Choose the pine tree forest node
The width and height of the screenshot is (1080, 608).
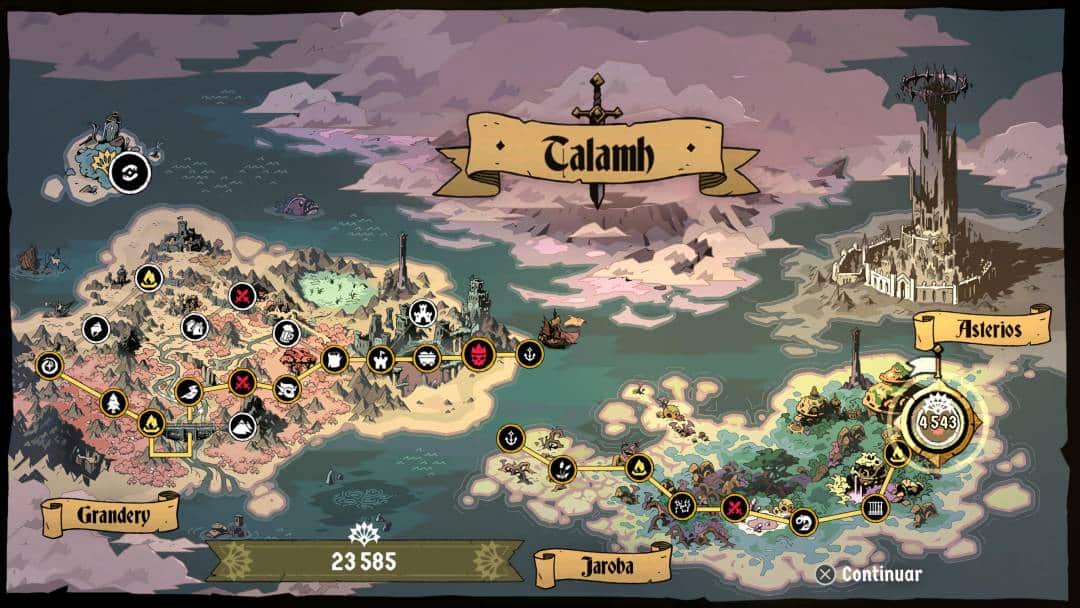tap(112, 403)
